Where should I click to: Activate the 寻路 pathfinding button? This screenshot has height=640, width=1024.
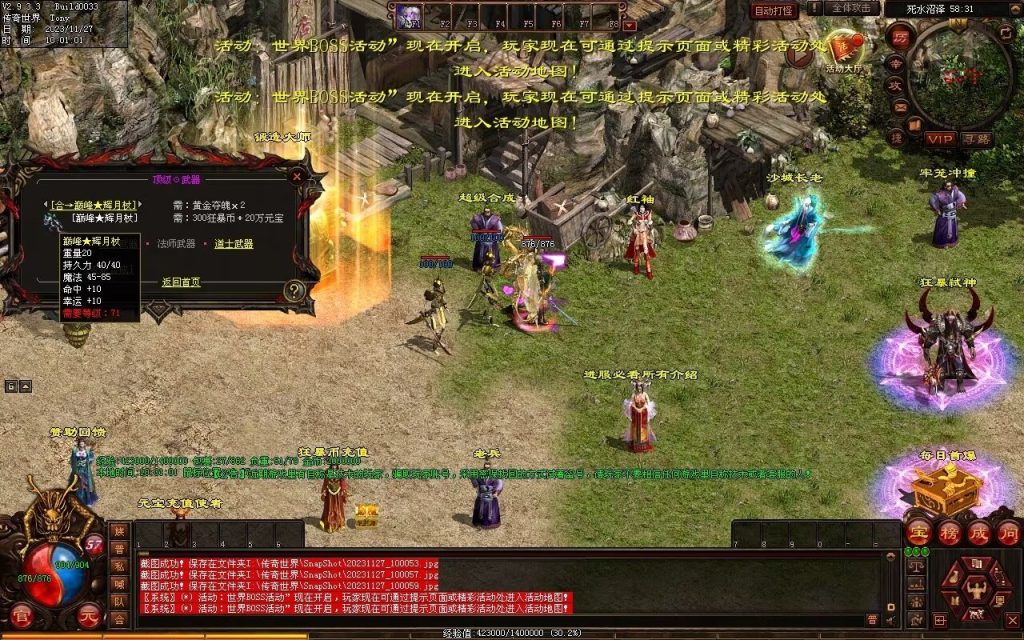(976, 139)
